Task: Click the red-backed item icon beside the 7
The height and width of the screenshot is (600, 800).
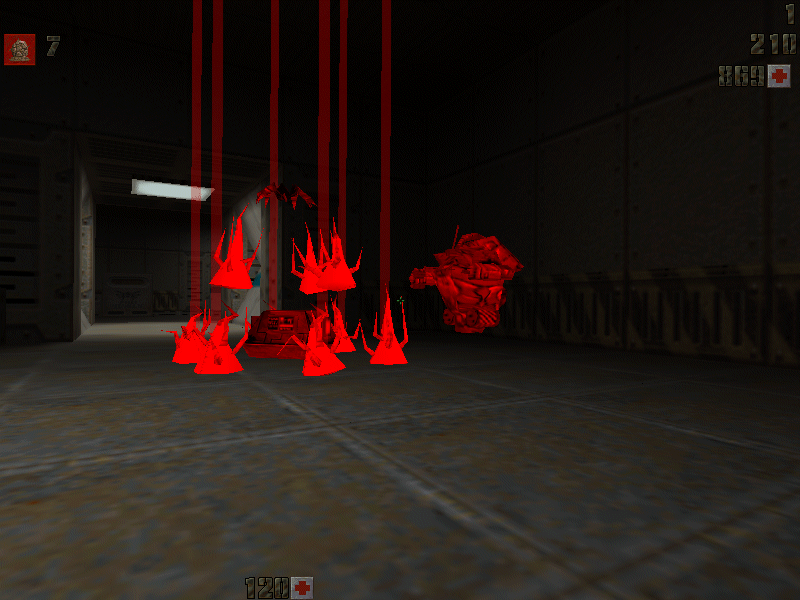Action: click(x=20, y=49)
